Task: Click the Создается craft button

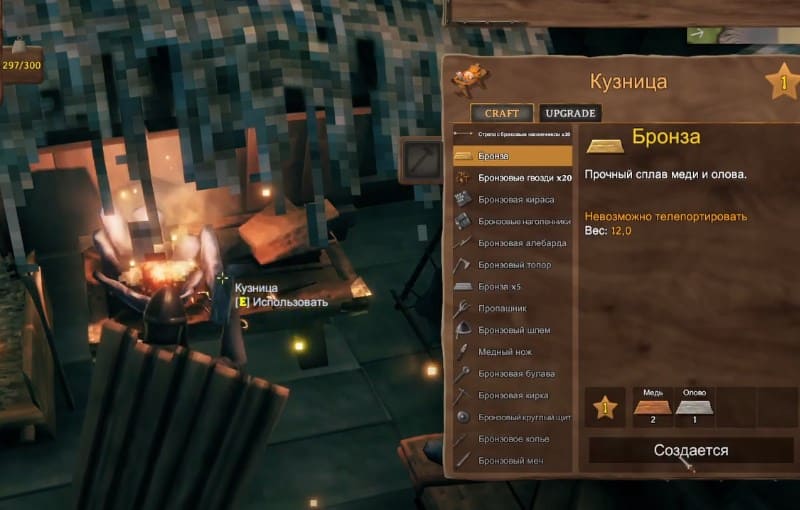Action: click(691, 450)
